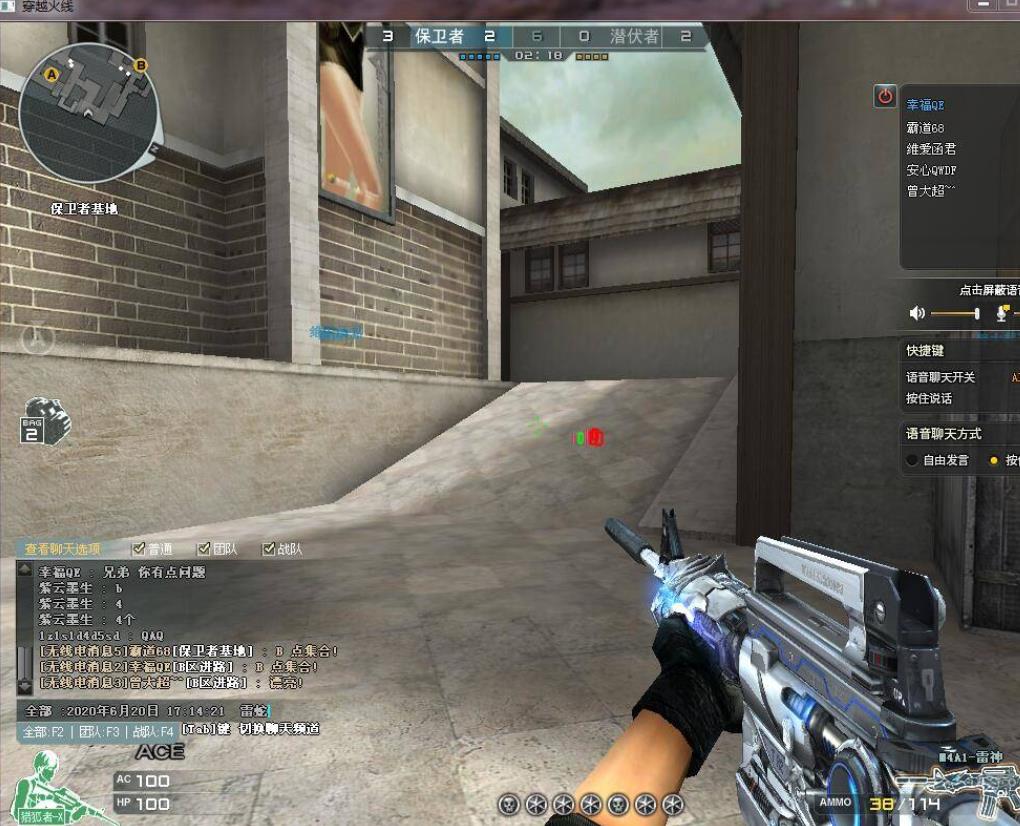
Task: Click the red power button in voice panel
Action: (885, 96)
